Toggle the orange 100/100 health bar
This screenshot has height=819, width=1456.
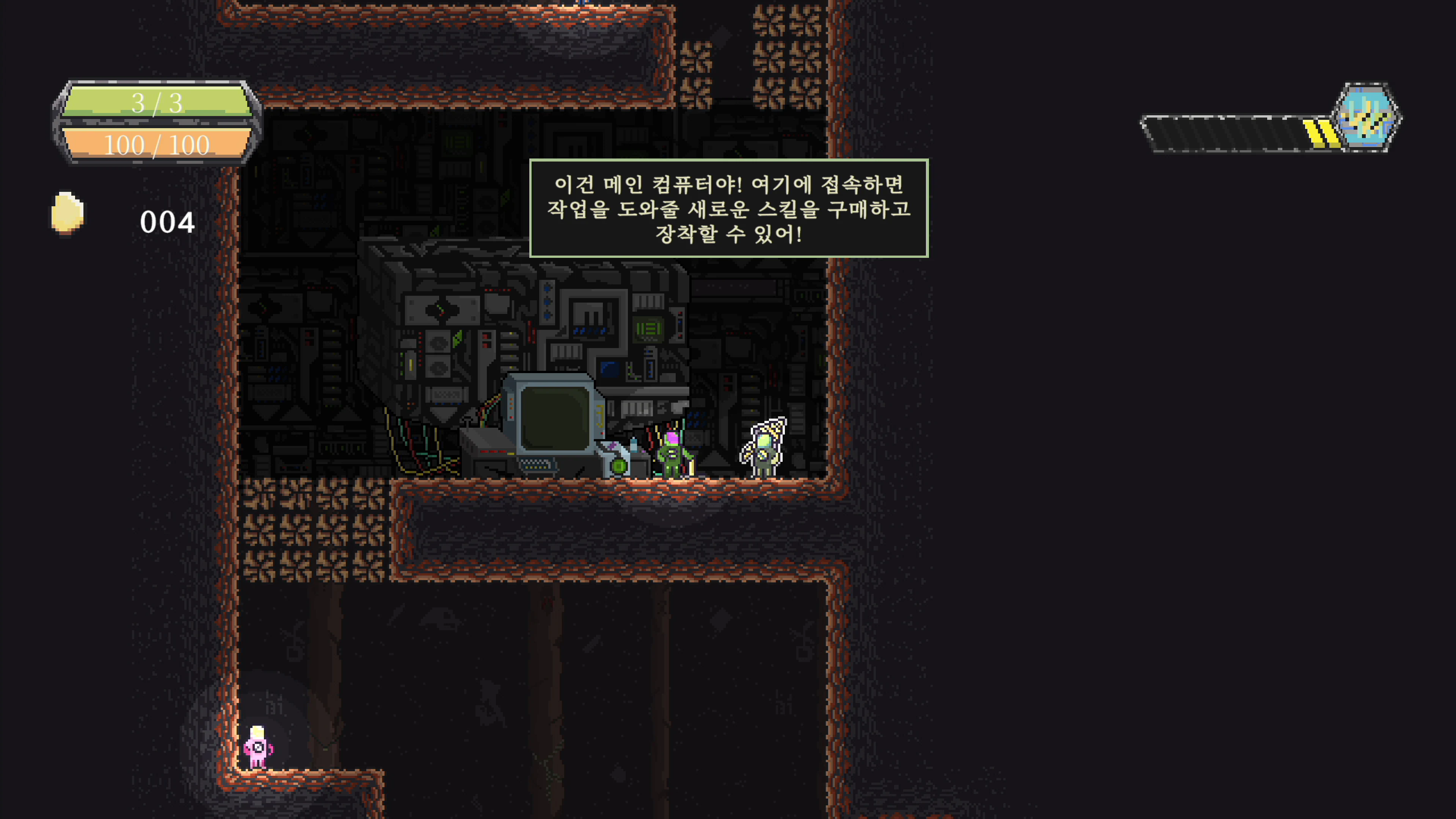click(x=157, y=144)
